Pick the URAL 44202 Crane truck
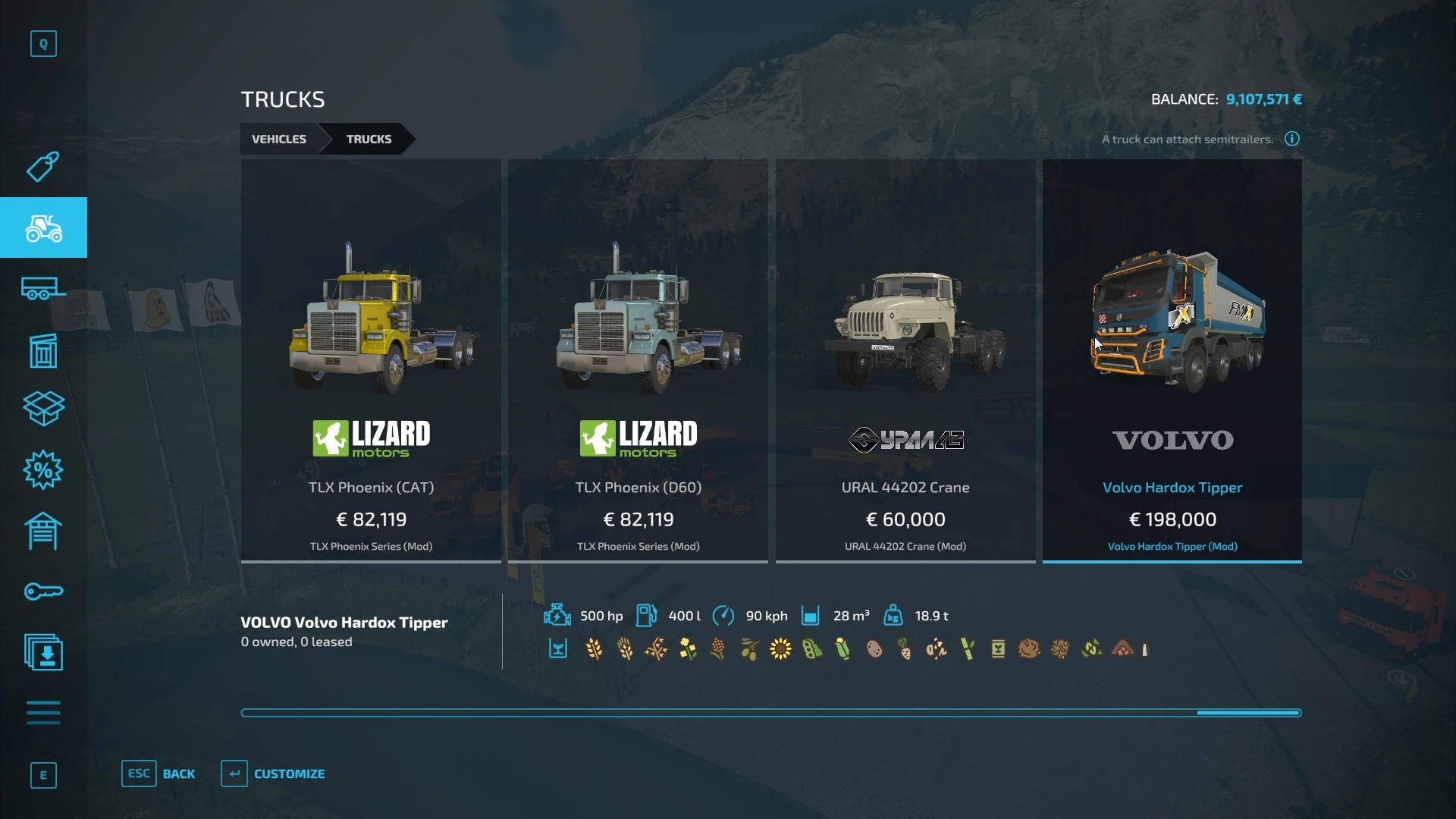The height and width of the screenshot is (819, 1456). click(905, 360)
